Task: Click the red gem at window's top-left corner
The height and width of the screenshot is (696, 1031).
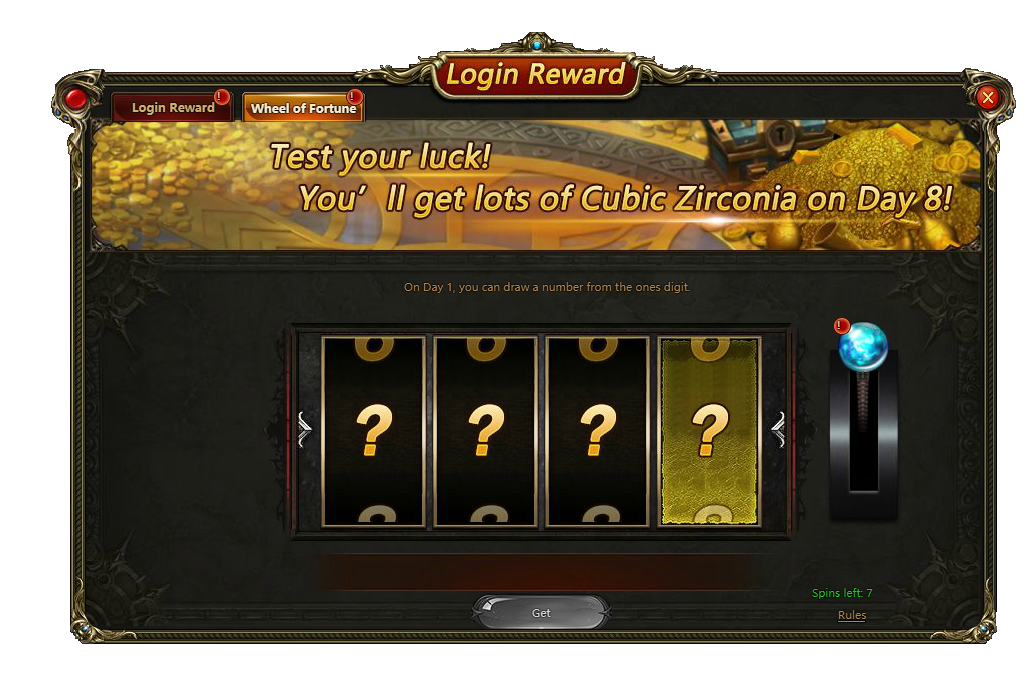Action: click(x=77, y=98)
